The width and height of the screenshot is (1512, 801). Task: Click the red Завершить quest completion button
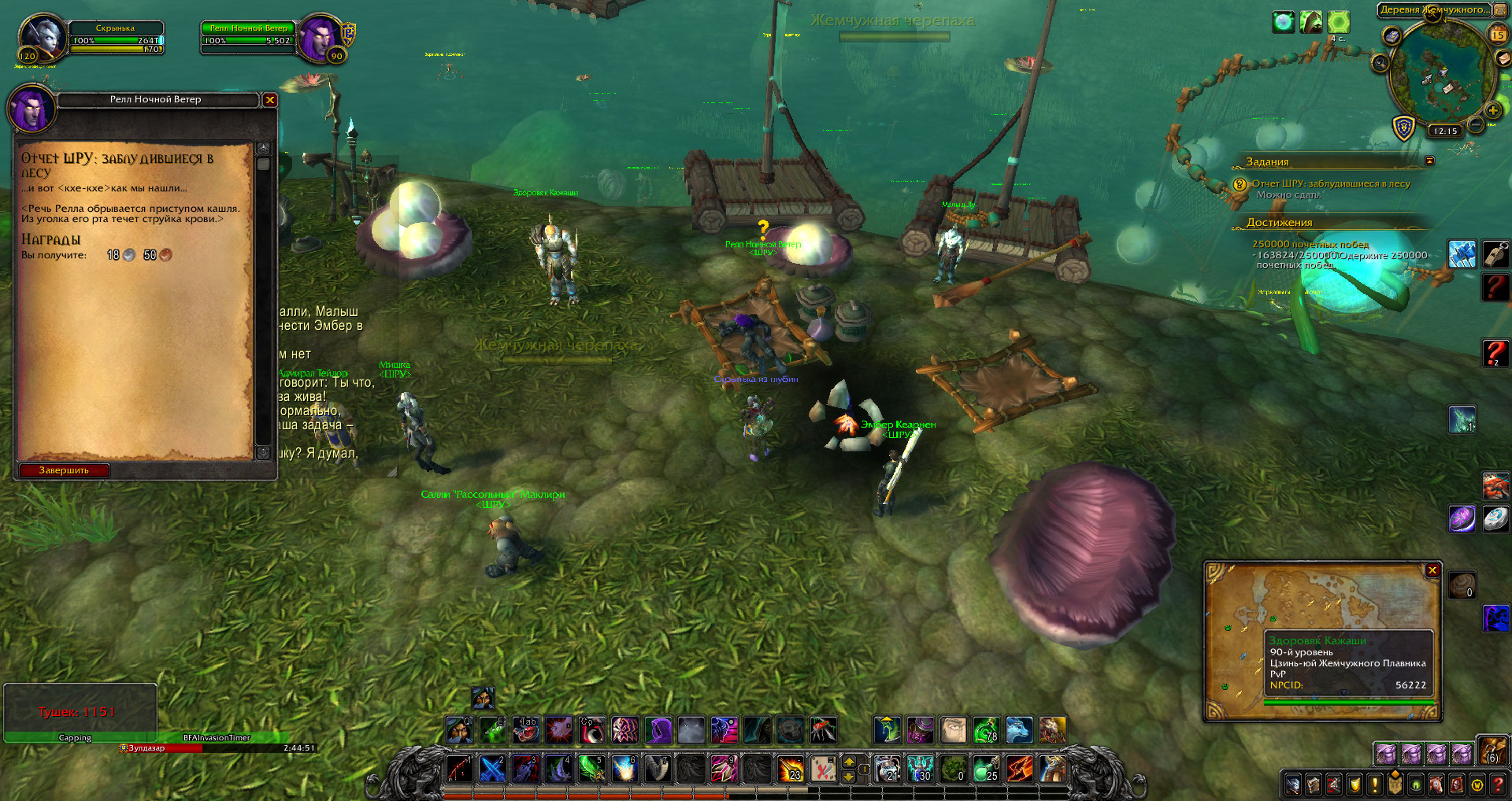click(x=64, y=470)
